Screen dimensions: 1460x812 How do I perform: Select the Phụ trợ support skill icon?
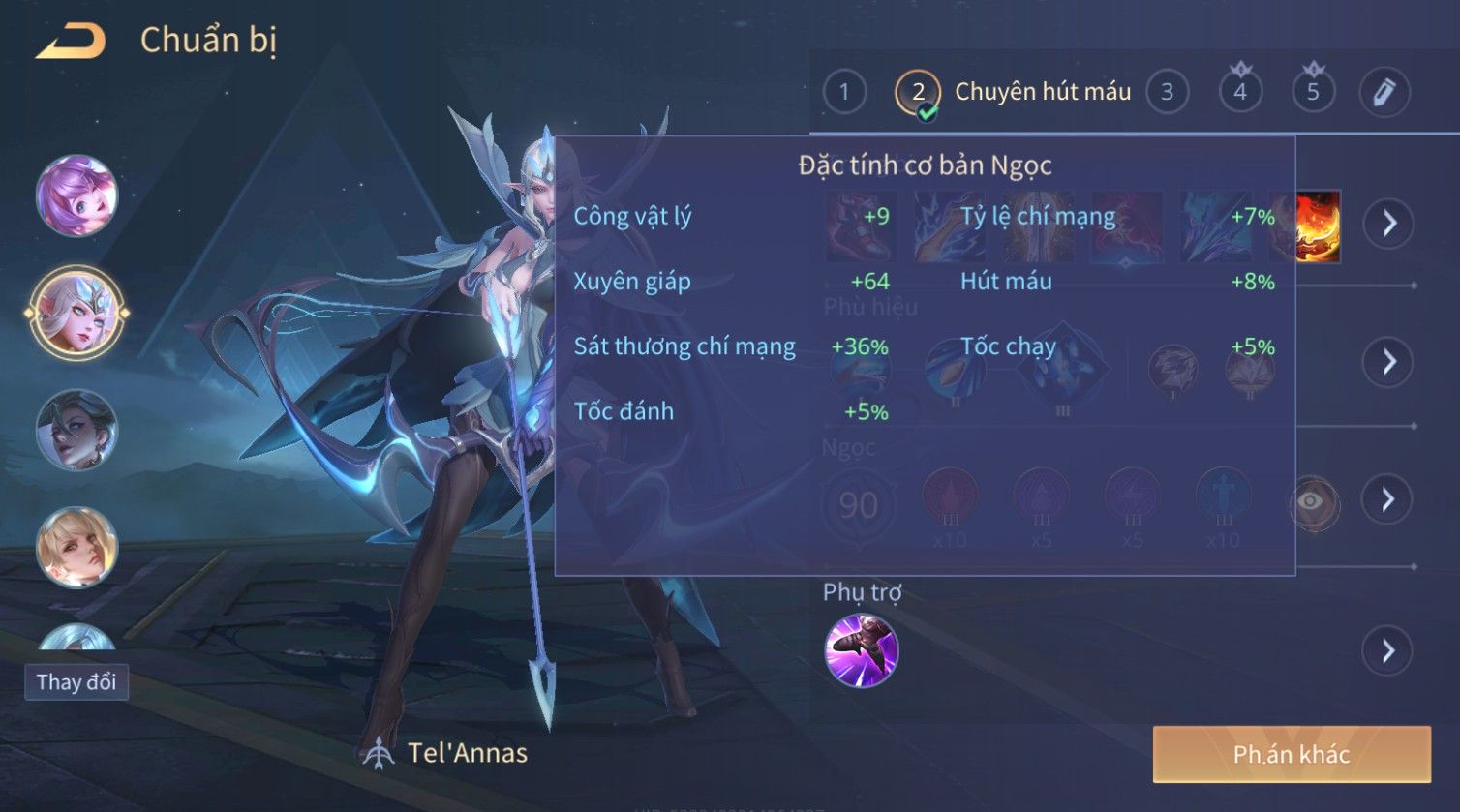[861, 650]
